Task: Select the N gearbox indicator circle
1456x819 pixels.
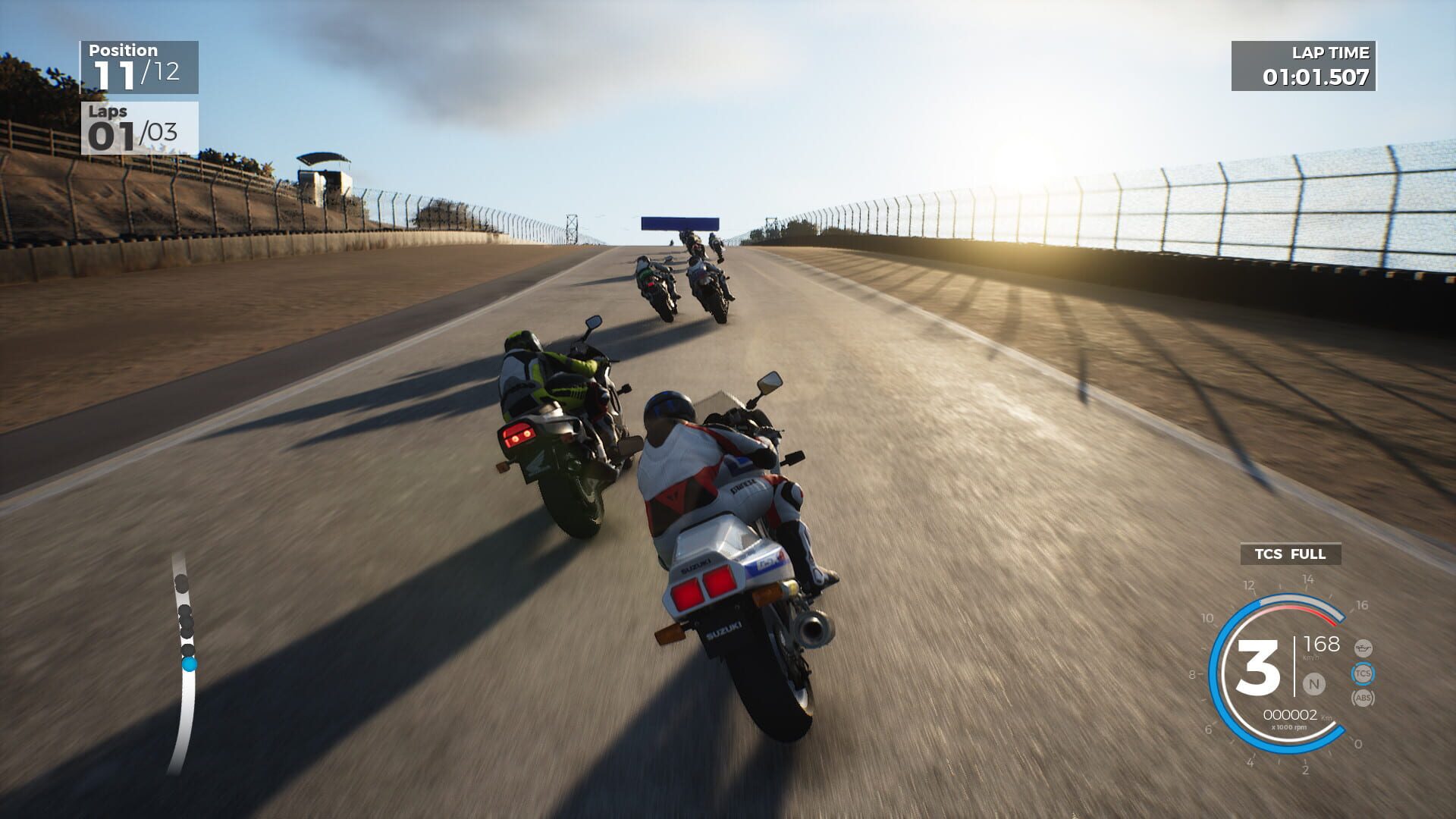Action: point(1313,683)
